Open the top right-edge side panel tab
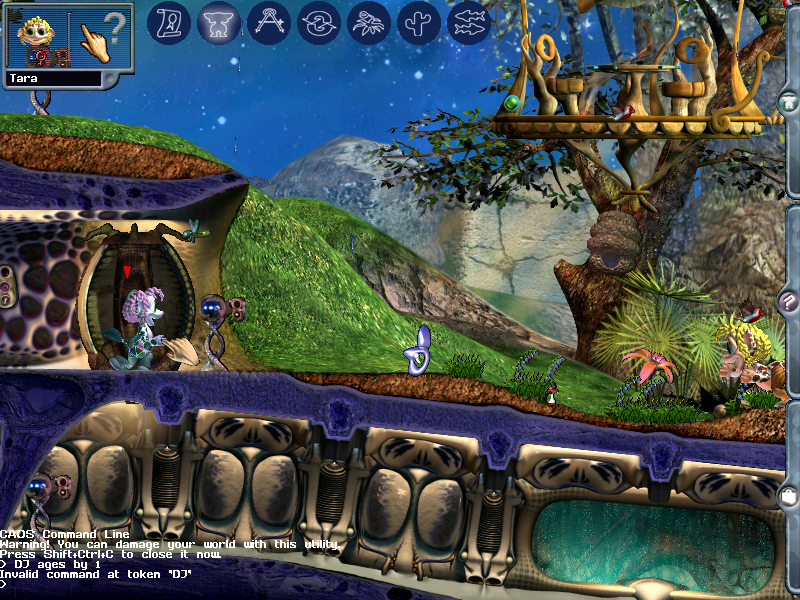The width and height of the screenshot is (800, 600). pos(789,101)
